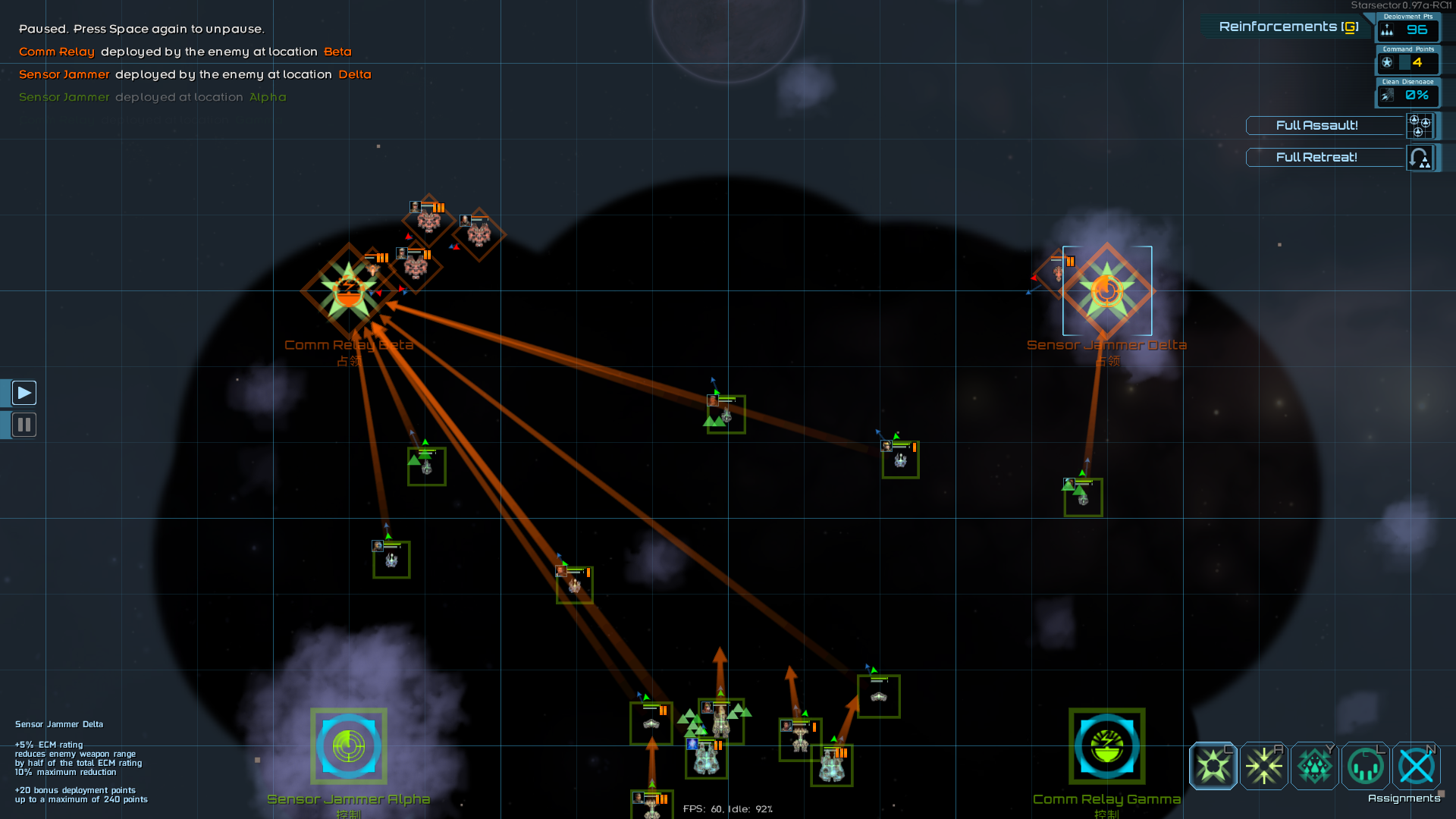
Task: Click the Sensor Jammer Delta marker on the map
Action: click(x=1106, y=291)
